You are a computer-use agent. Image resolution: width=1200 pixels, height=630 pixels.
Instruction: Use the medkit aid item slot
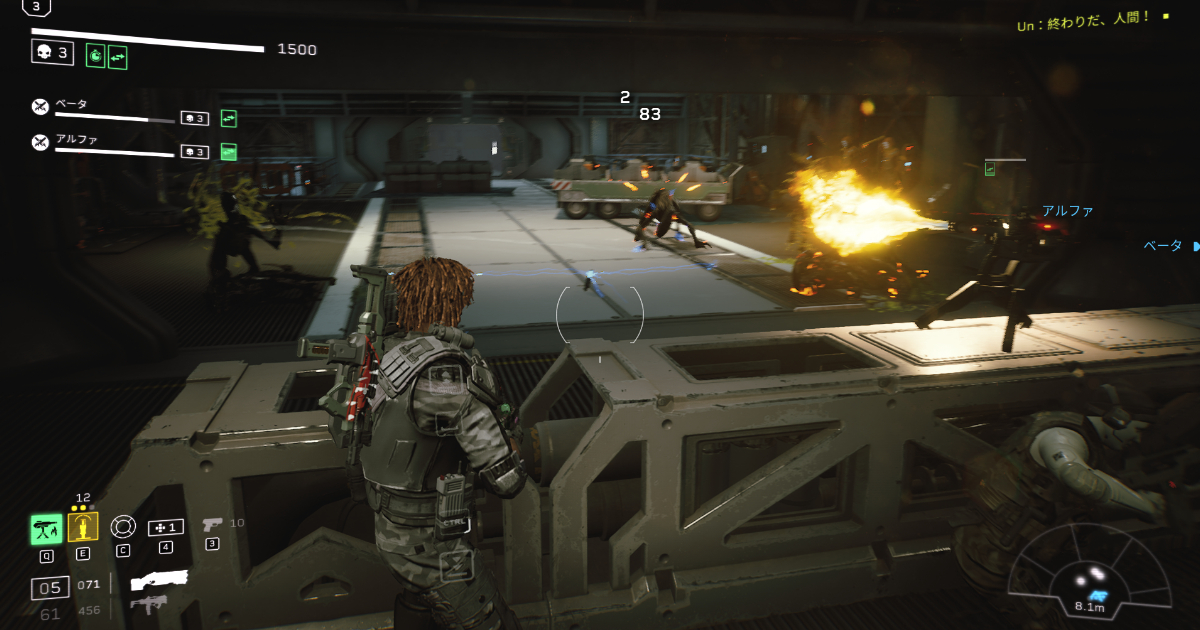[165, 527]
